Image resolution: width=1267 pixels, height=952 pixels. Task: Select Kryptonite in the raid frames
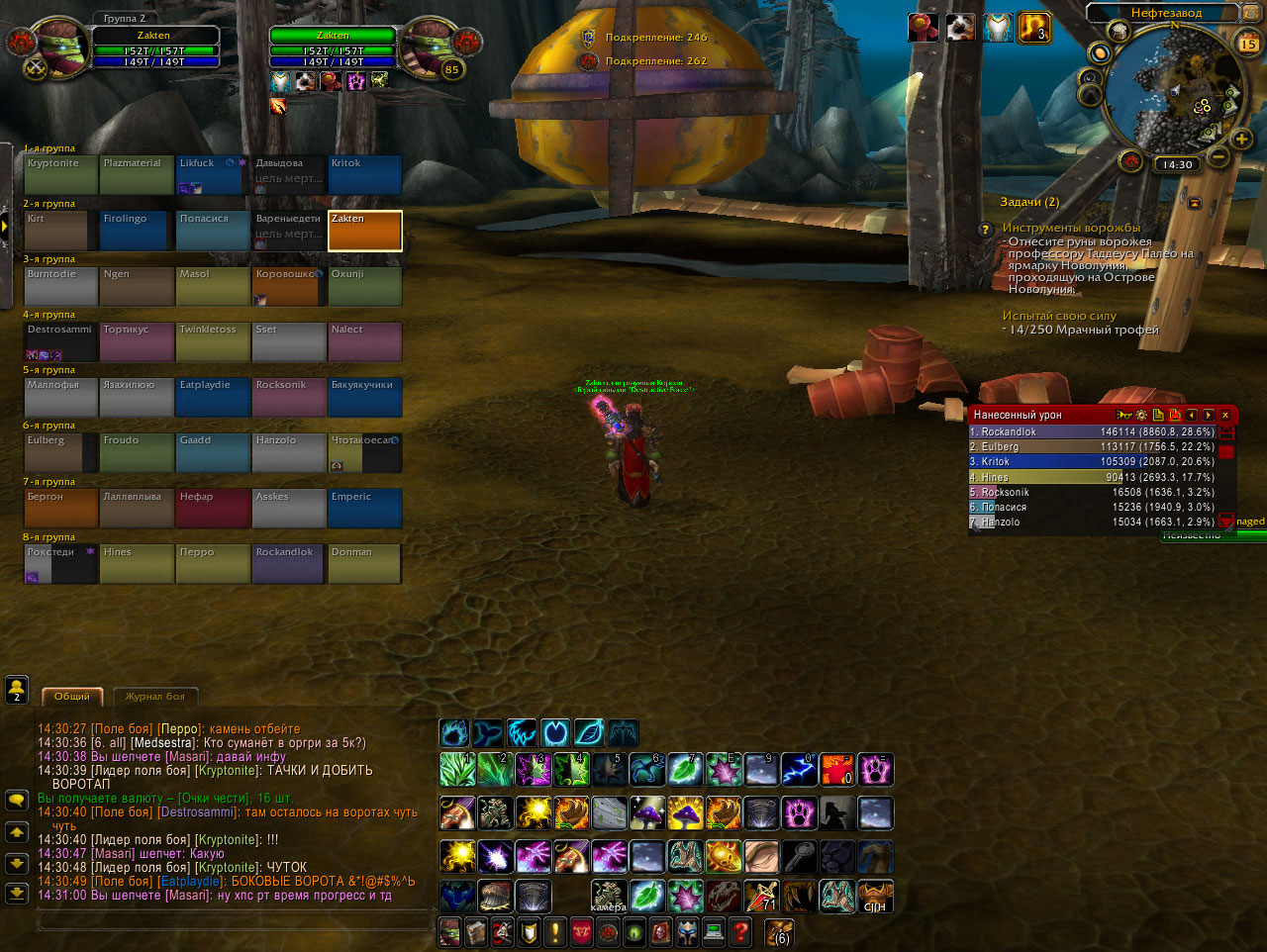pos(60,174)
